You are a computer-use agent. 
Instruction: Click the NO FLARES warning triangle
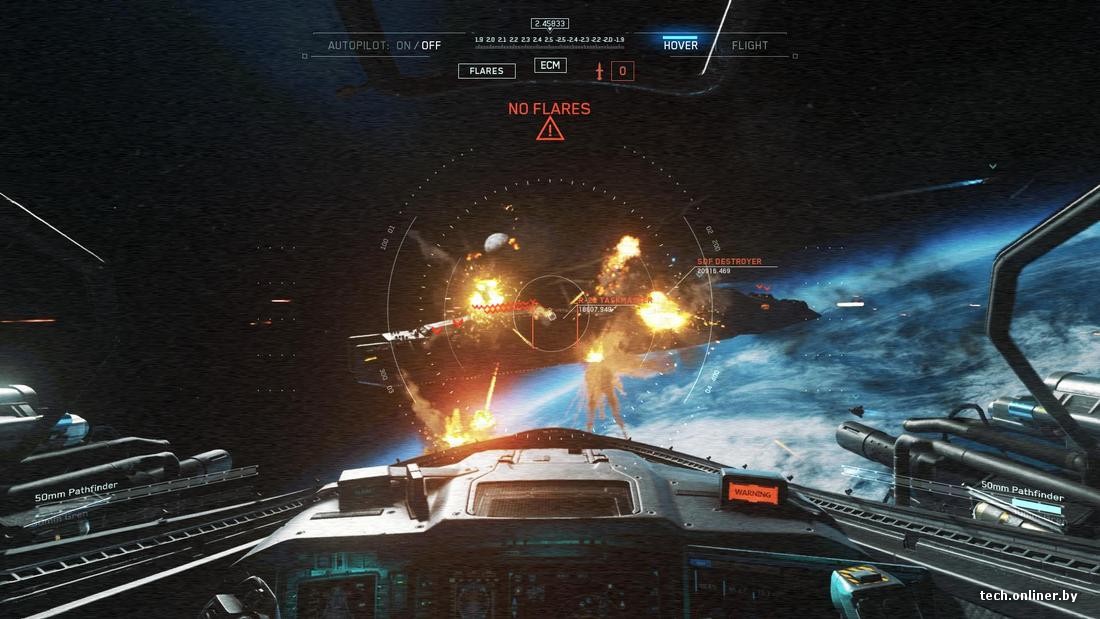click(549, 129)
